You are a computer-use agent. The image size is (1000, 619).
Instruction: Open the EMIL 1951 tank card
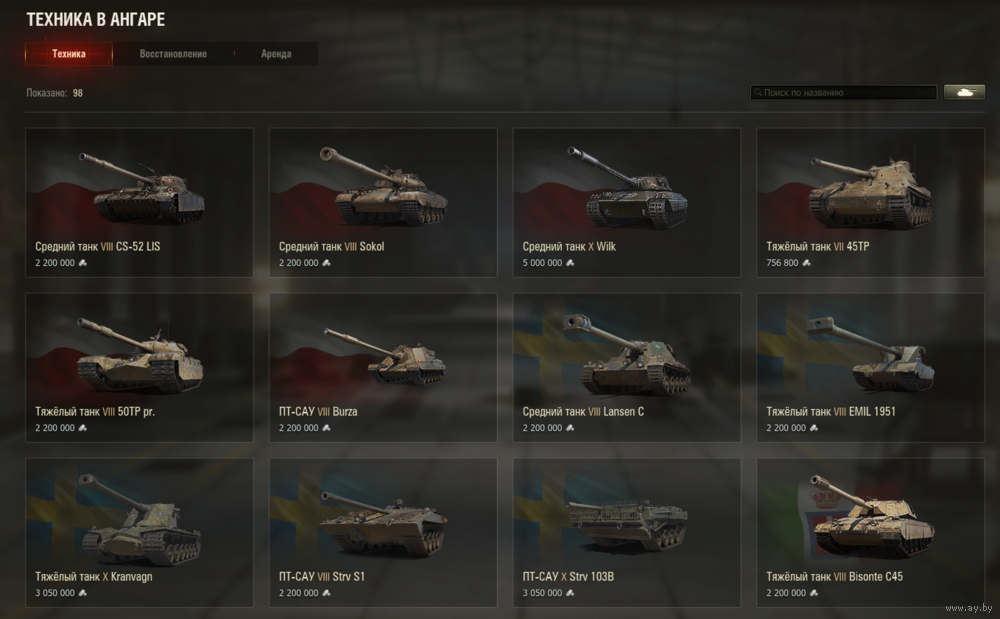pyautogui.click(x=870, y=367)
